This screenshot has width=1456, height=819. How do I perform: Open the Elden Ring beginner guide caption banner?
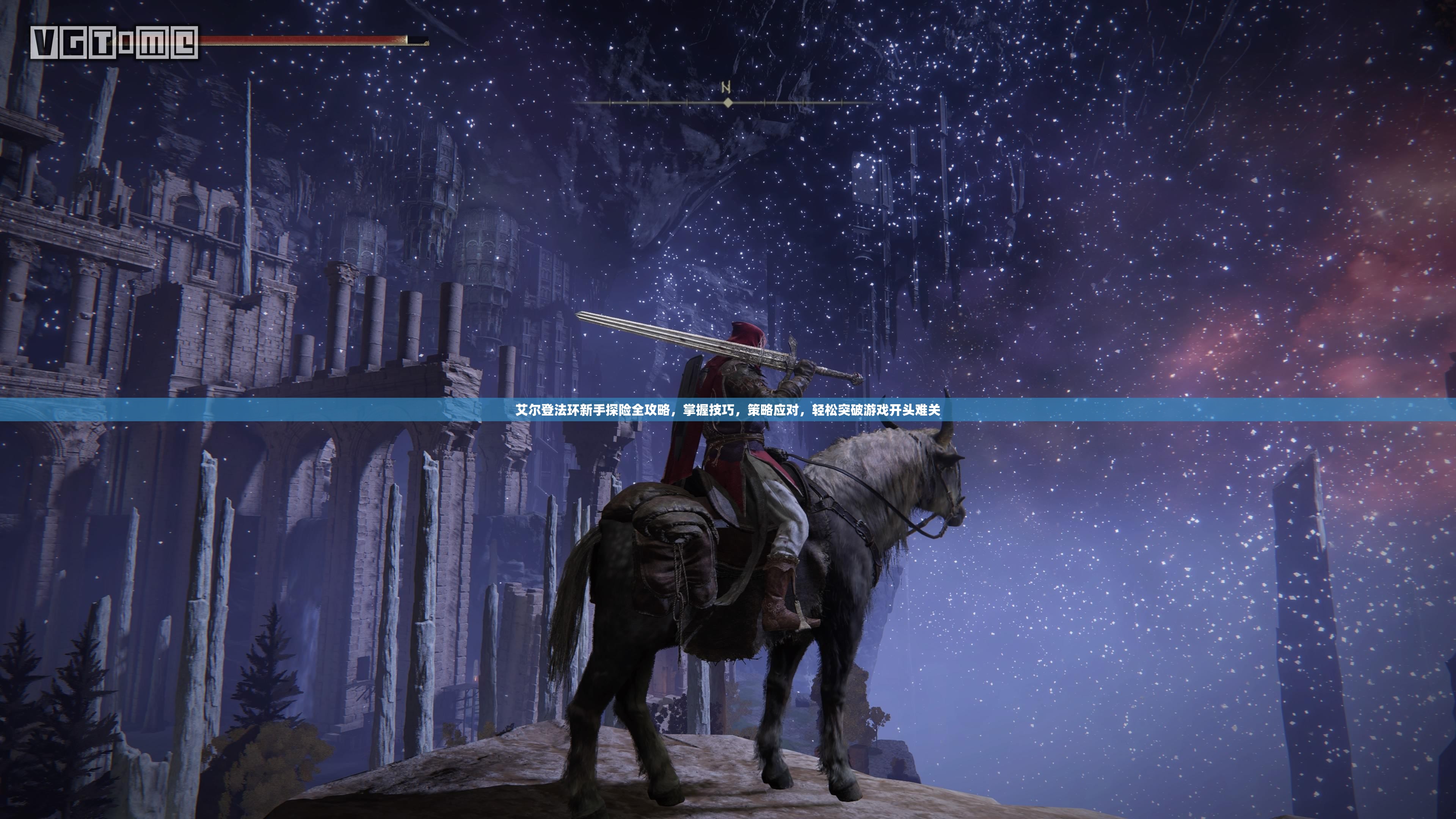coord(728,410)
